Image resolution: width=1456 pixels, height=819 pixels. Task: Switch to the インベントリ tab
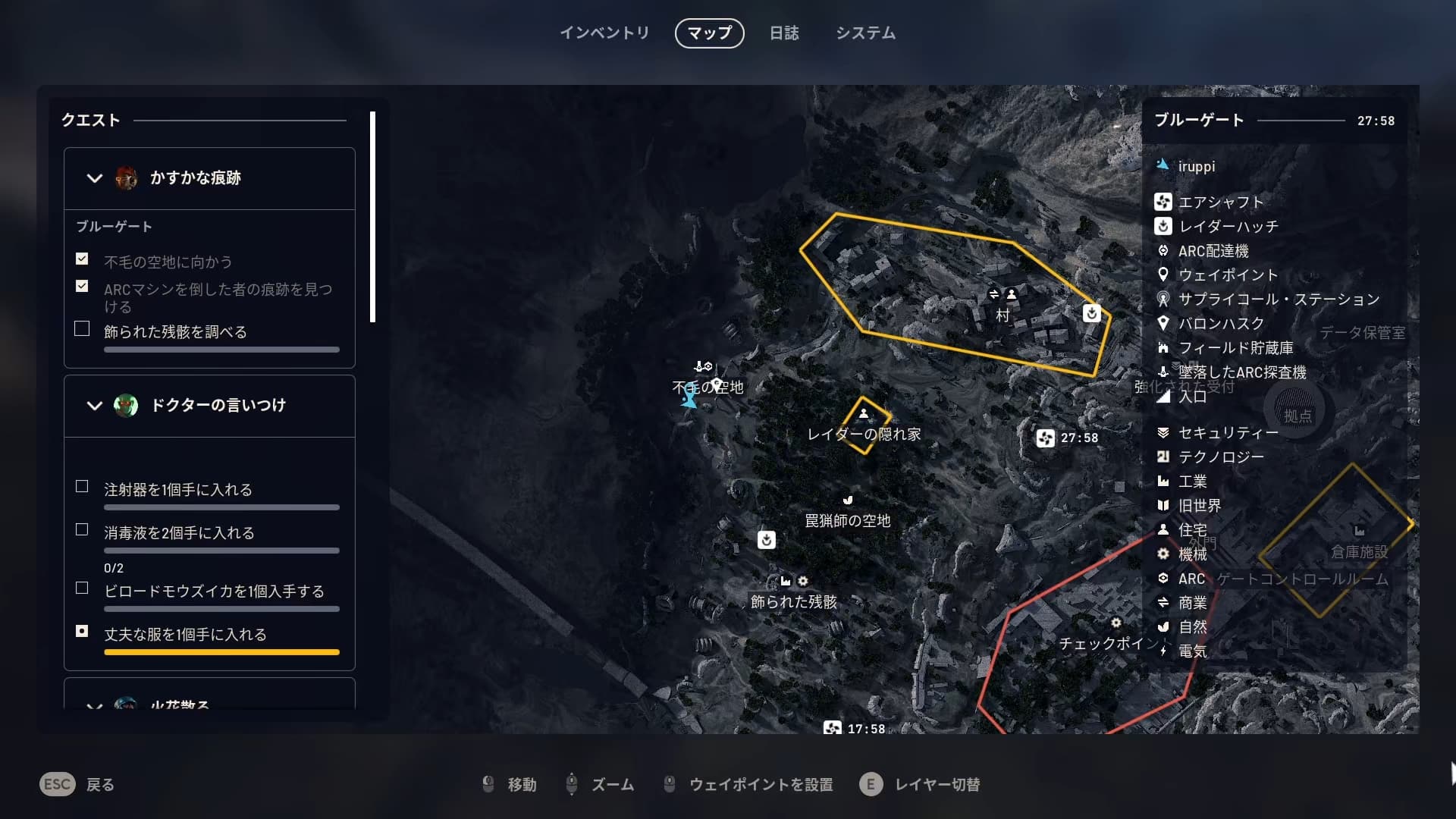point(604,33)
